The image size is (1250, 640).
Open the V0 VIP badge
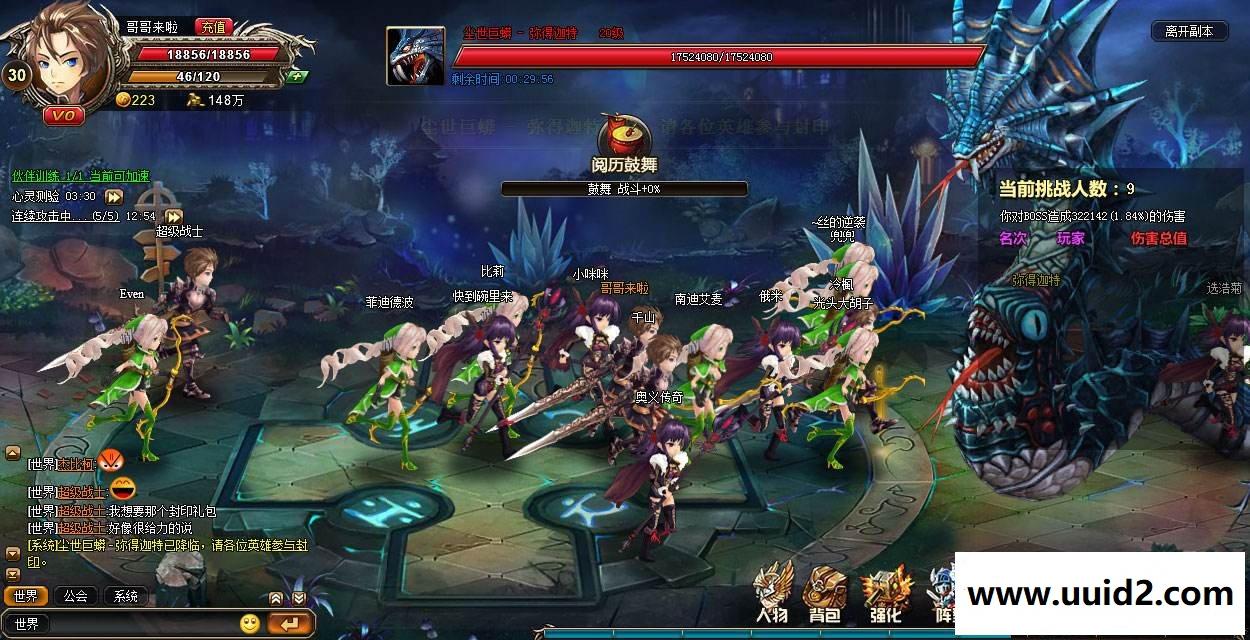tap(63, 116)
